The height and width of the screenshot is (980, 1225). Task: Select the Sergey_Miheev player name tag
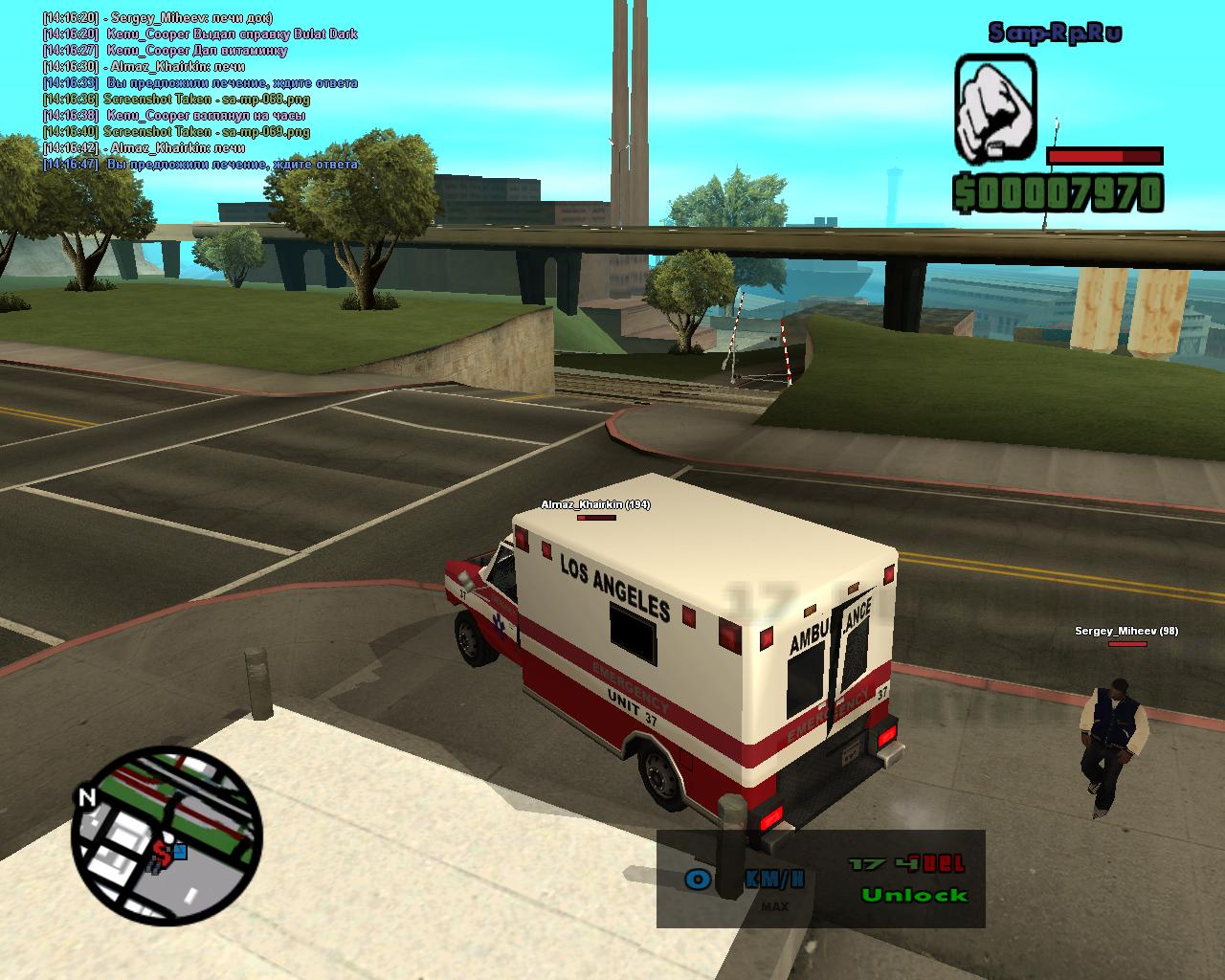(1125, 631)
